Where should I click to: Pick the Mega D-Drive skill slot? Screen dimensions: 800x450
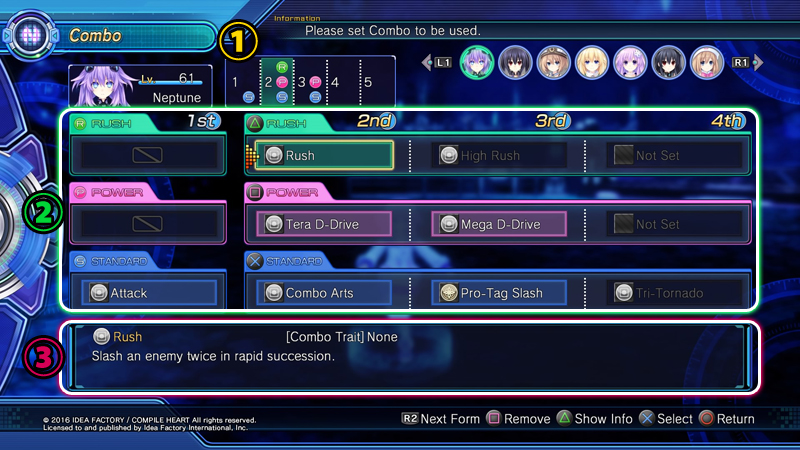pos(499,224)
